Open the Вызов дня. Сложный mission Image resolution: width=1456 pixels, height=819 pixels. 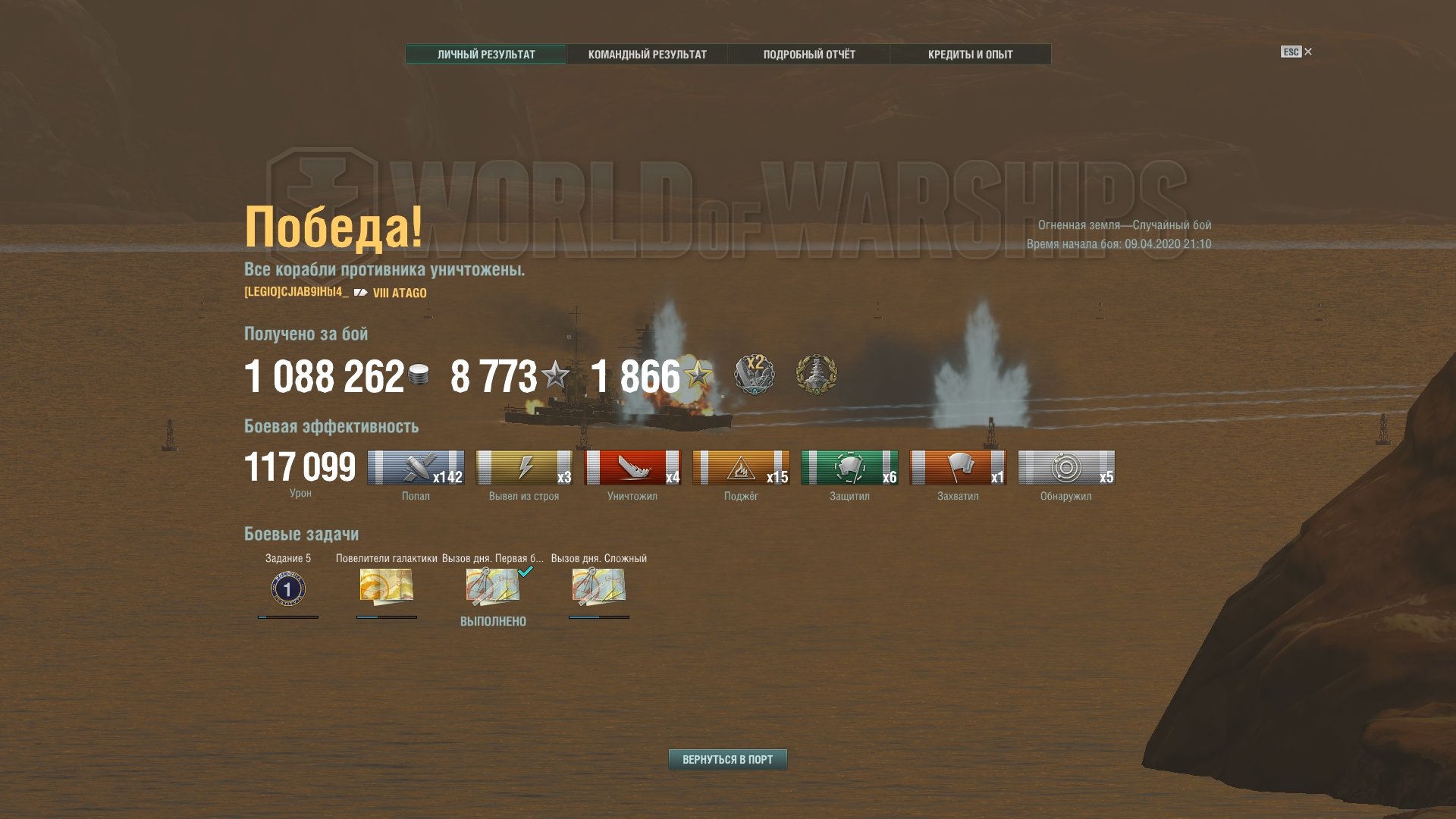pyautogui.click(x=598, y=587)
